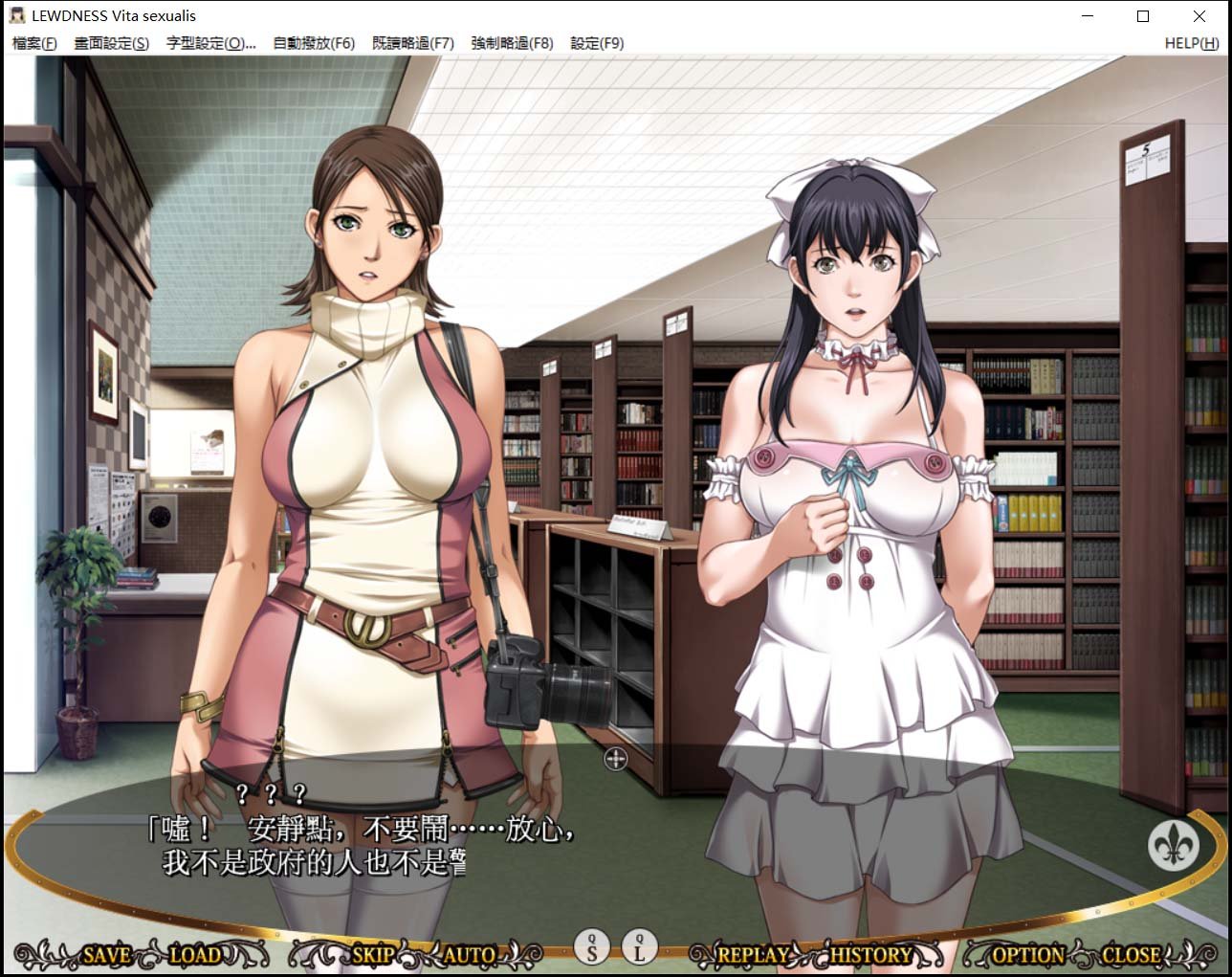Open the HELP(H) menu
This screenshot has height=977, width=1232.
click(1191, 43)
